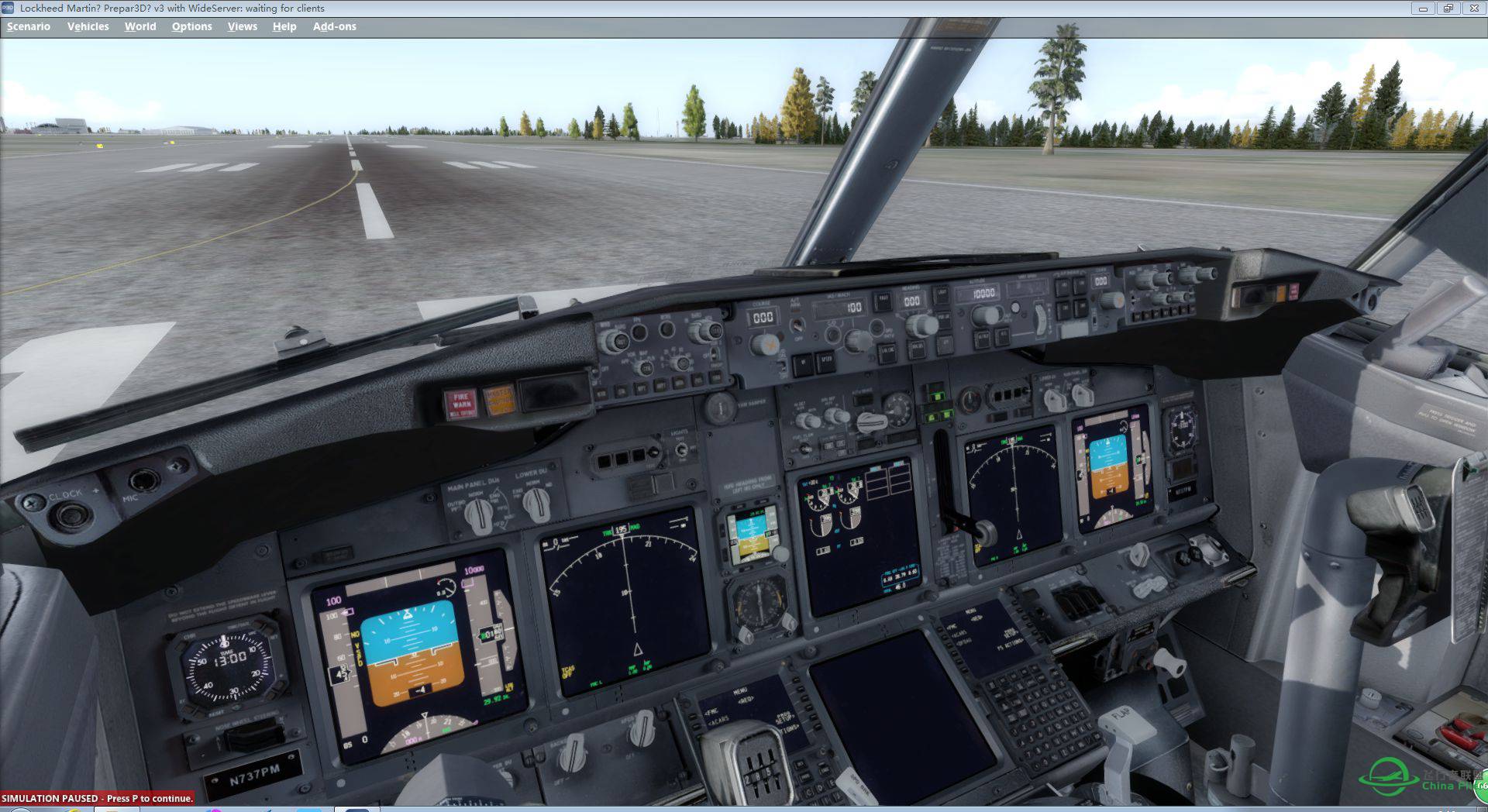This screenshot has height=812, width=1488.
Task: Rotate the heading select knob
Action: click(x=921, y=324)
